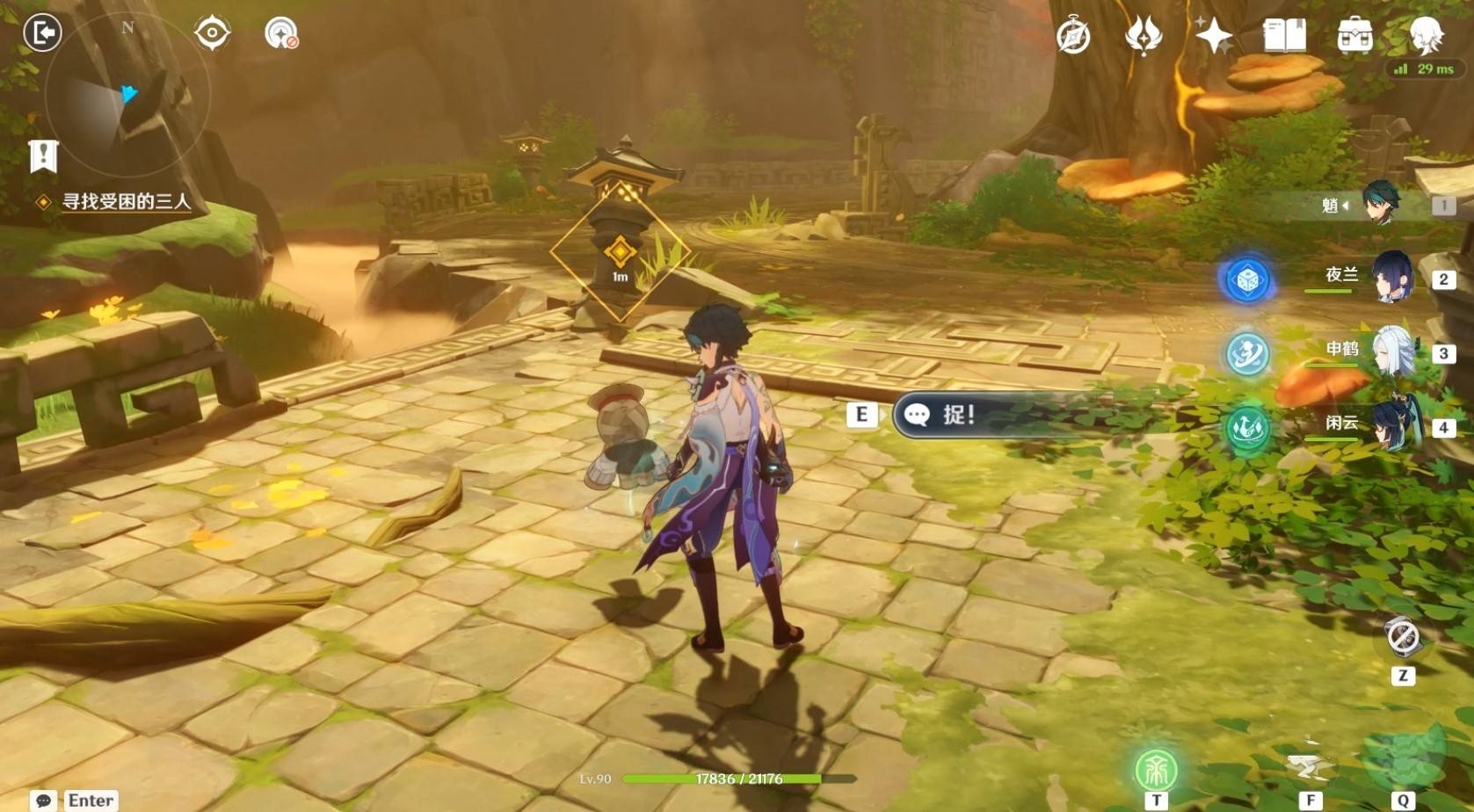Switch to party member 闲云
This screenshot has height=812, width=1474.
pyautogui.click(x=1390, y=425)
